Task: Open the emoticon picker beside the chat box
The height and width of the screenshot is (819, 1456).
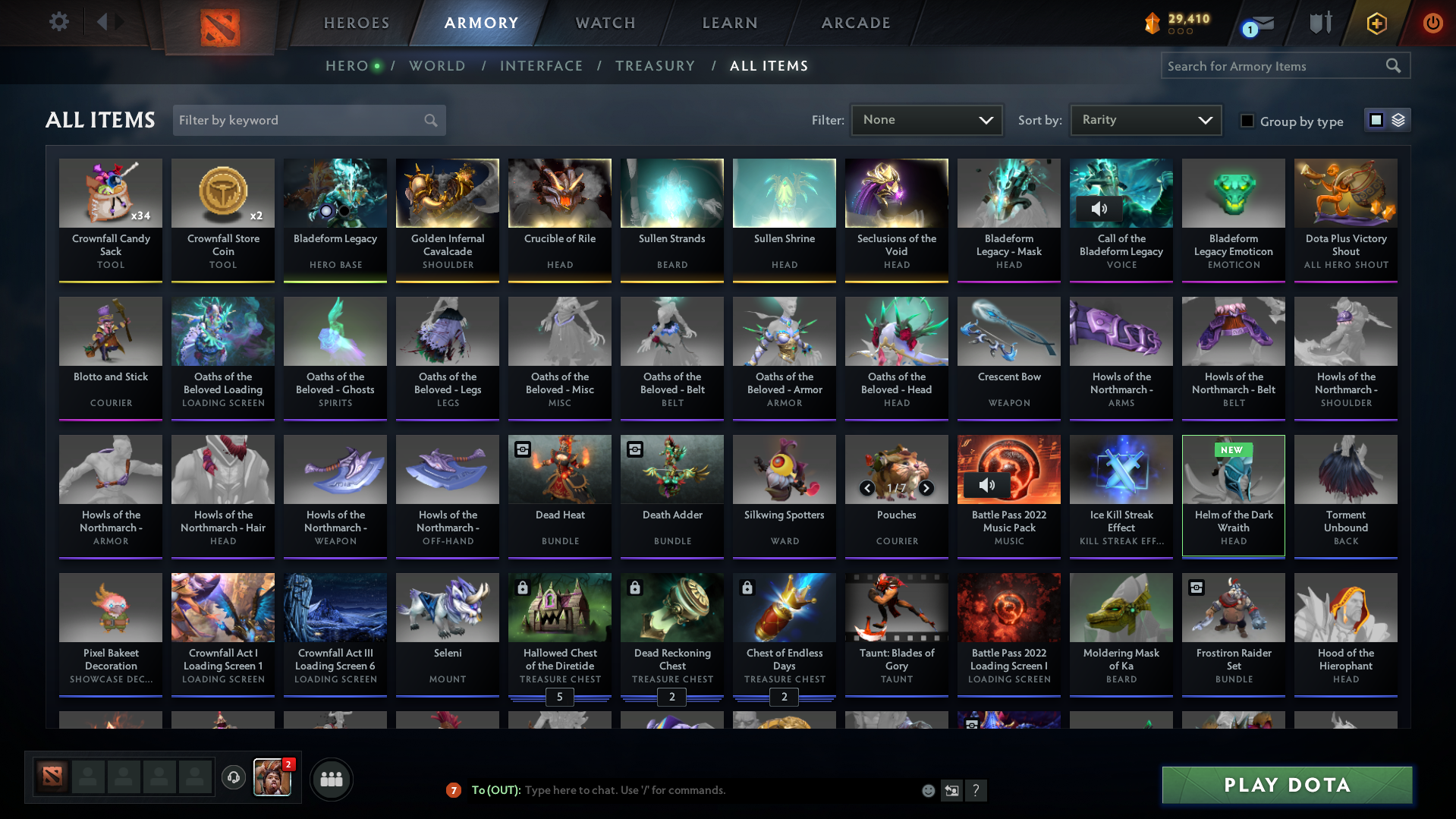Action: coord(928,790)
